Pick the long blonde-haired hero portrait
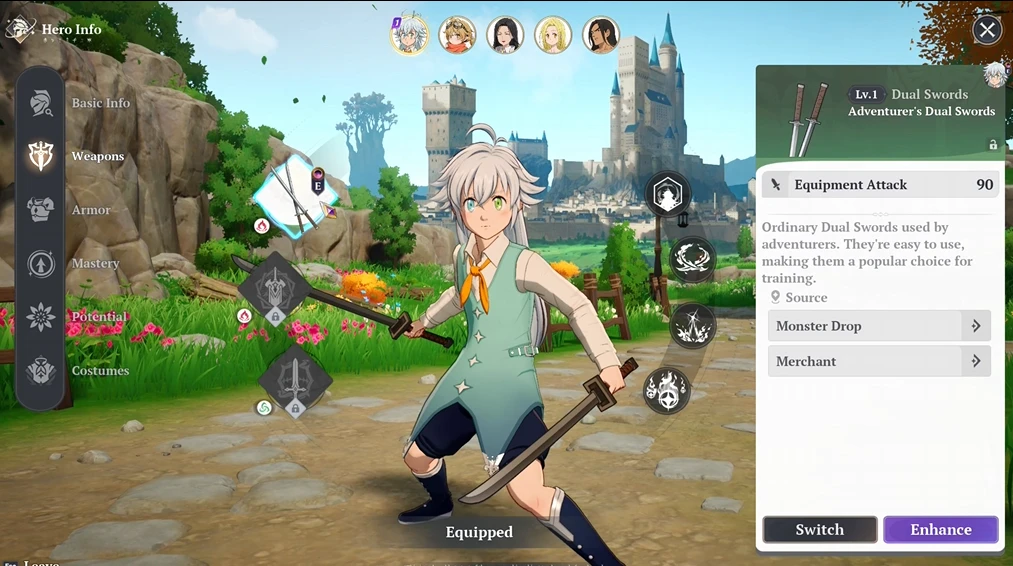Viewport: 1013px width, 566px height. pos(553,35)
